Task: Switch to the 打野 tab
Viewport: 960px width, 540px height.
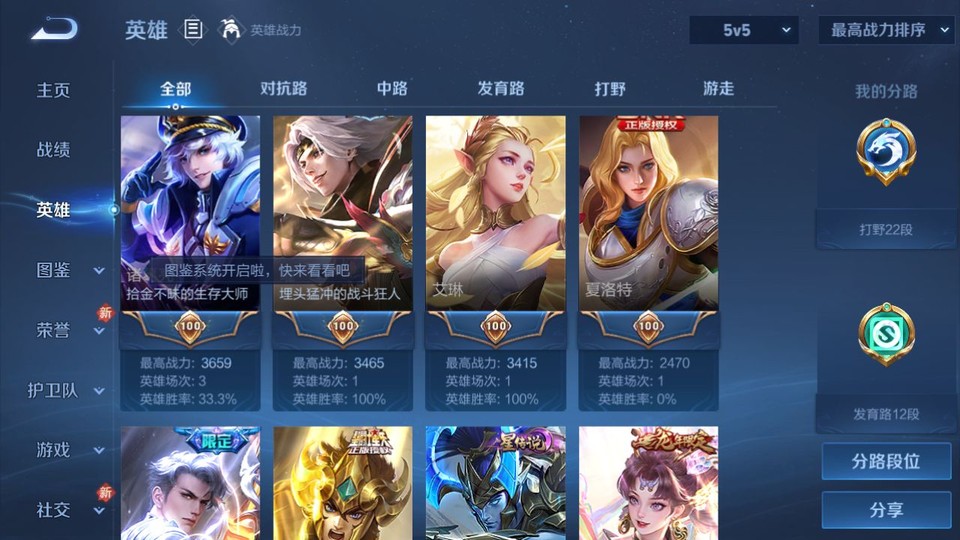Action: [x=610, y=89]
